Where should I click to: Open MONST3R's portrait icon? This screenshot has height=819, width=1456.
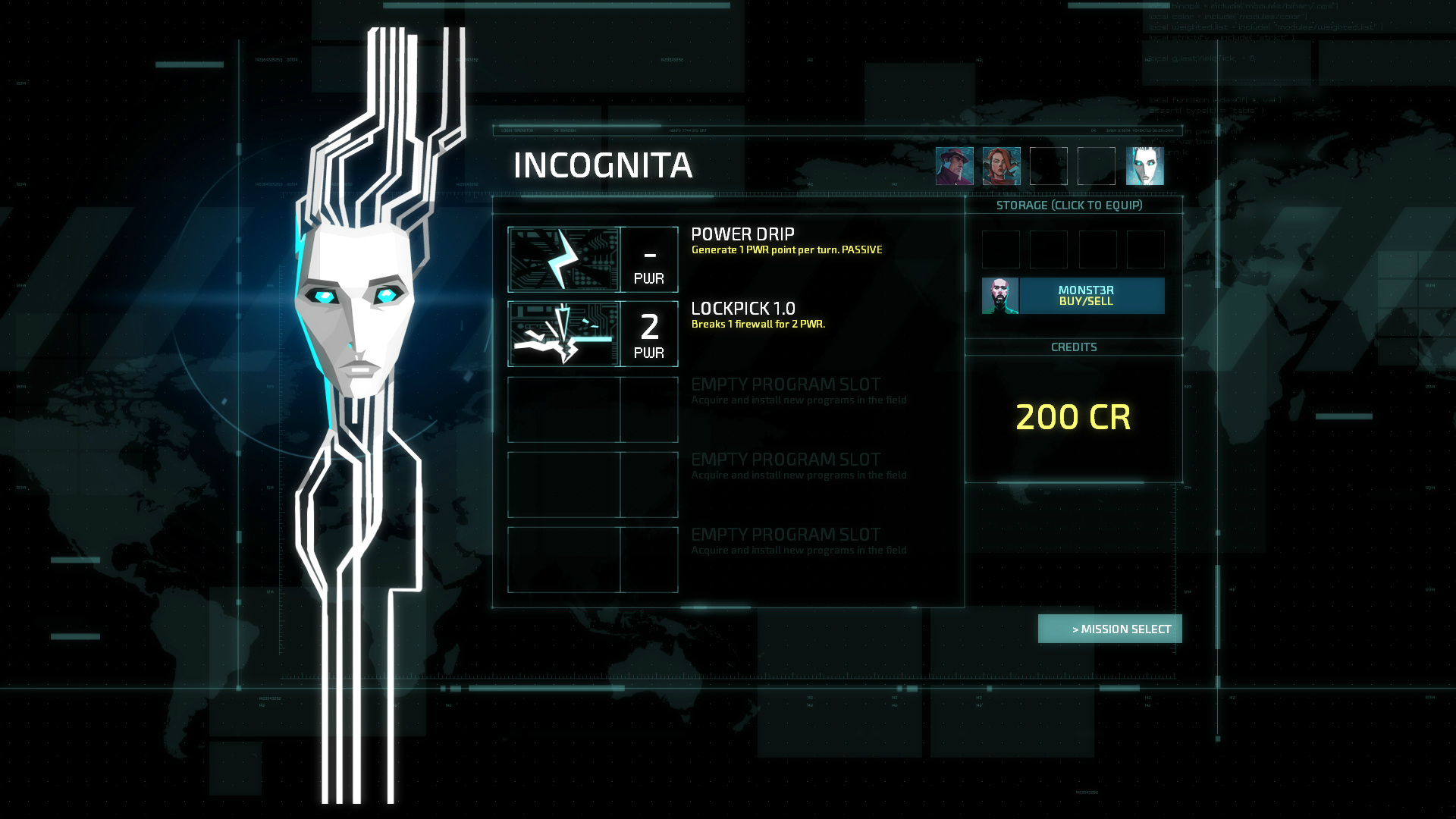[999, 295]
